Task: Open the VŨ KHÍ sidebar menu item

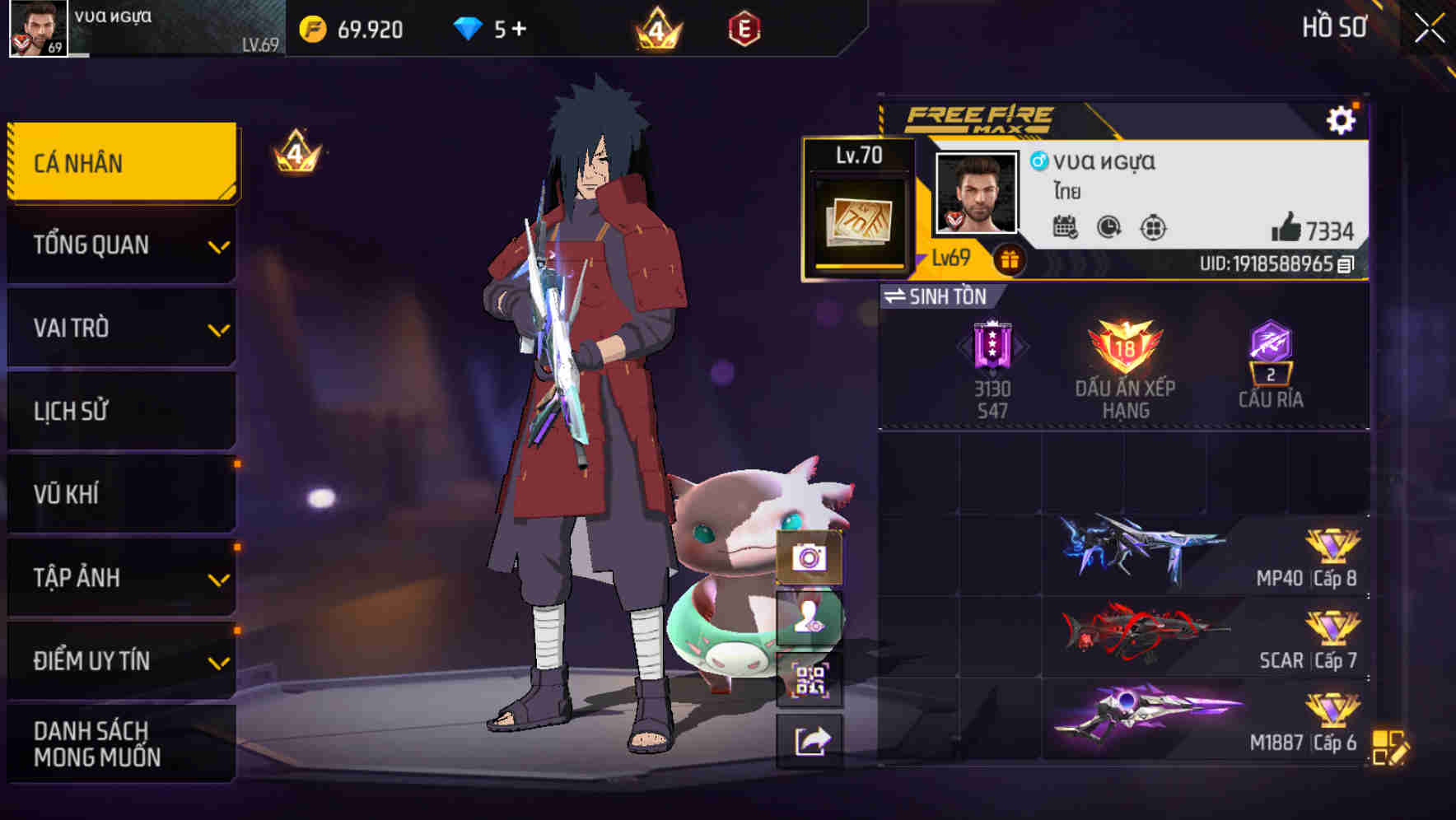Action: [x=120, y=494]
